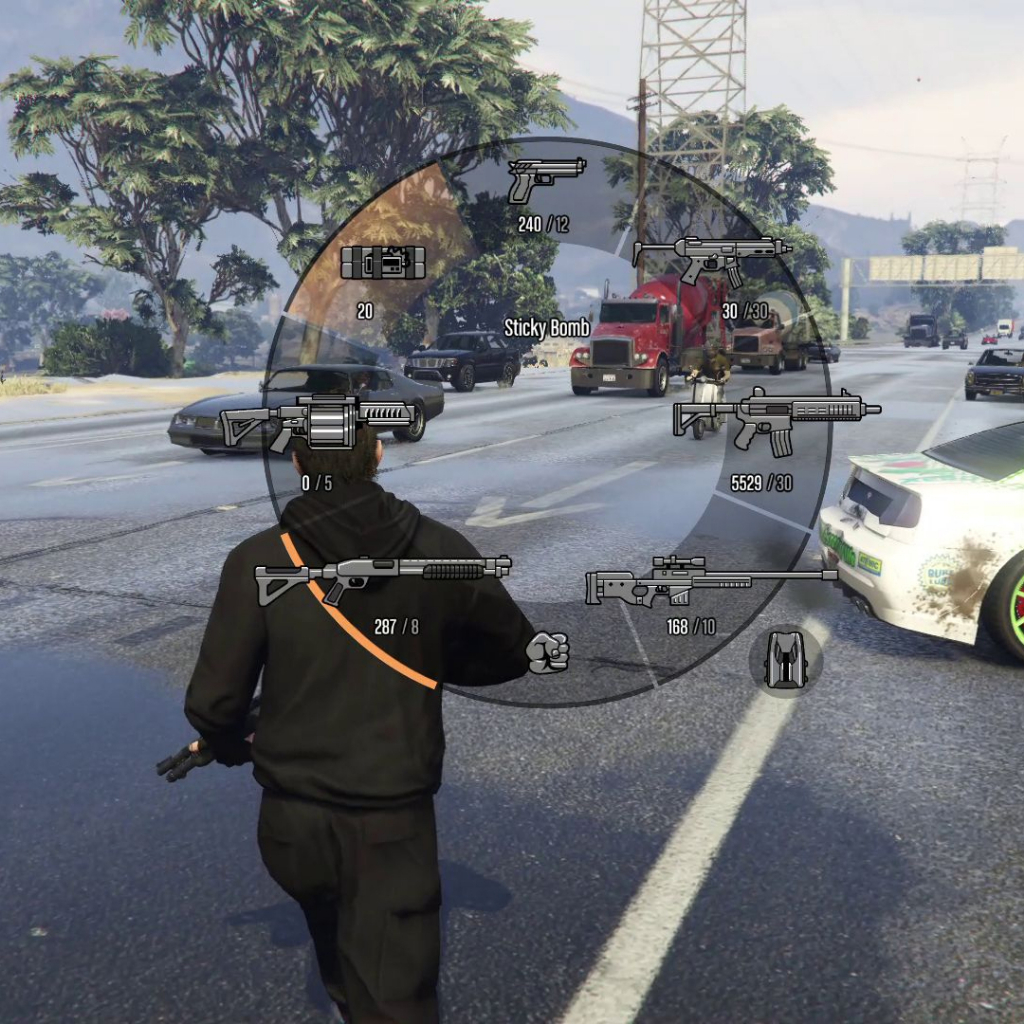1024x1024 pixels.
Task: Click the body armor vest icon
Action: pyautogui.click(x=785, y=660)
